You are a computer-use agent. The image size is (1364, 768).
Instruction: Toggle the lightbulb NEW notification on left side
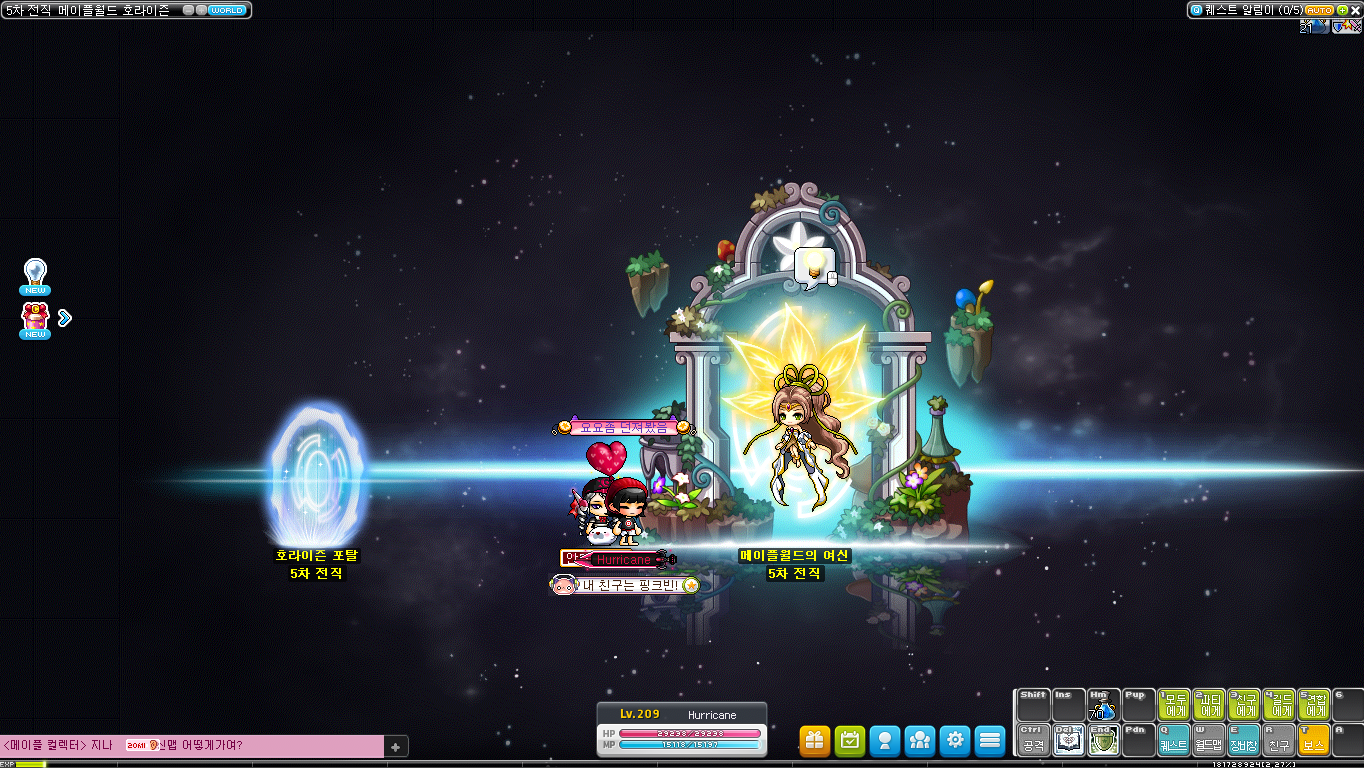pos(33,272)
